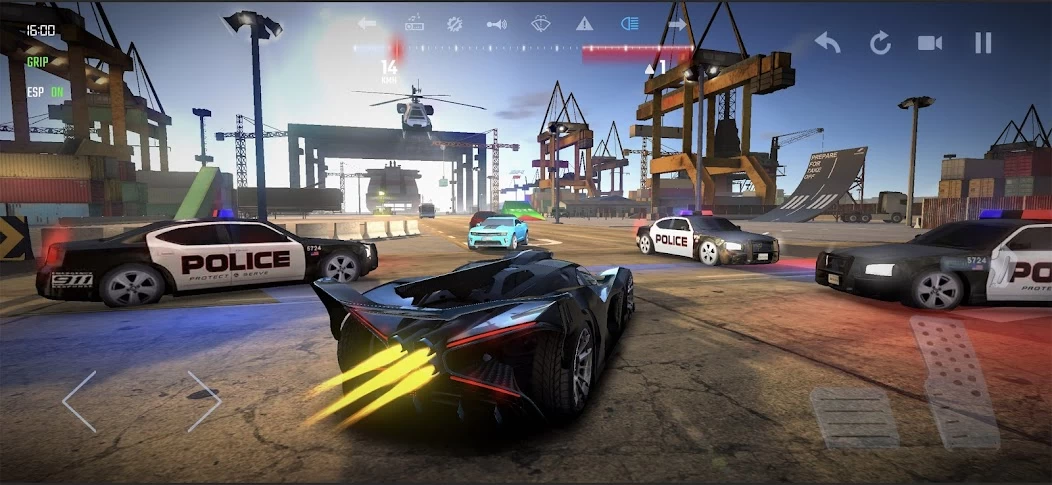
Task: Tap the steer right arrow
Action: (203, 401)
